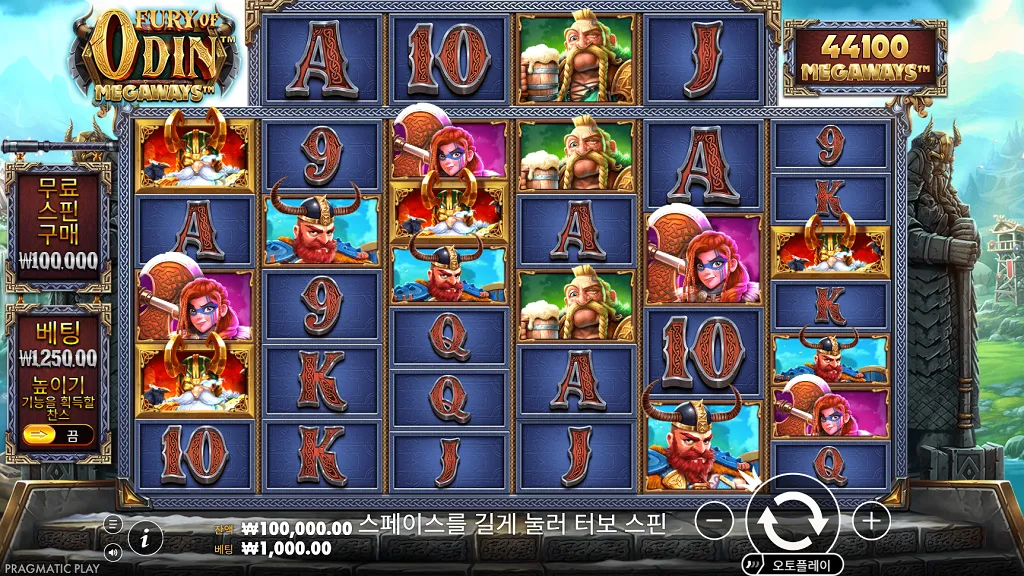Toggle the ante bet switch labeled 끔
This screenshot has height=576, width=1024.
[x=57, y=435]
